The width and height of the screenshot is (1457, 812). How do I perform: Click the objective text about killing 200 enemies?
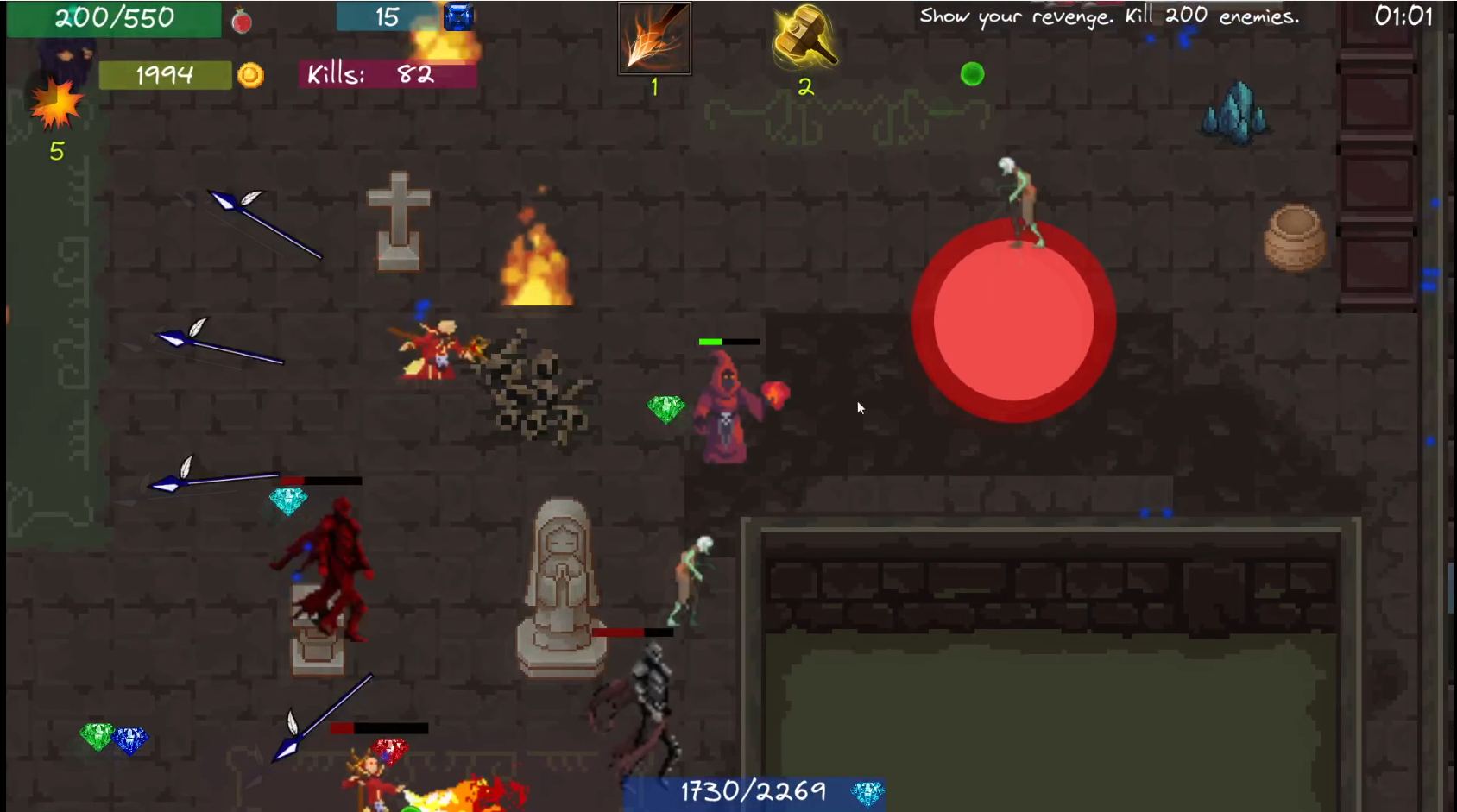click(1107, 15)
